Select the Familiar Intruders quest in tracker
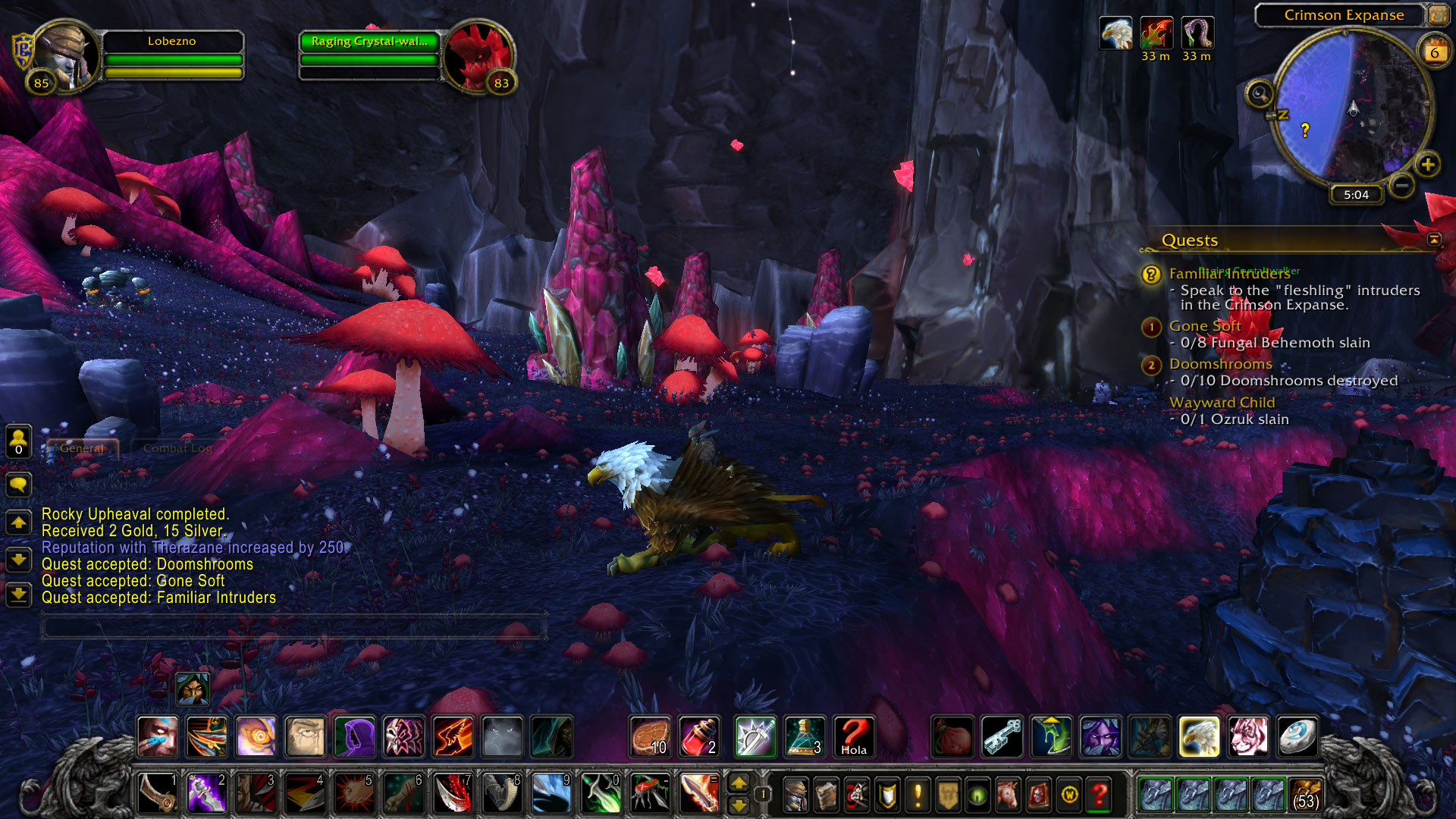The height and width of the screenshot is (819, 1456). coord(1228,274)
